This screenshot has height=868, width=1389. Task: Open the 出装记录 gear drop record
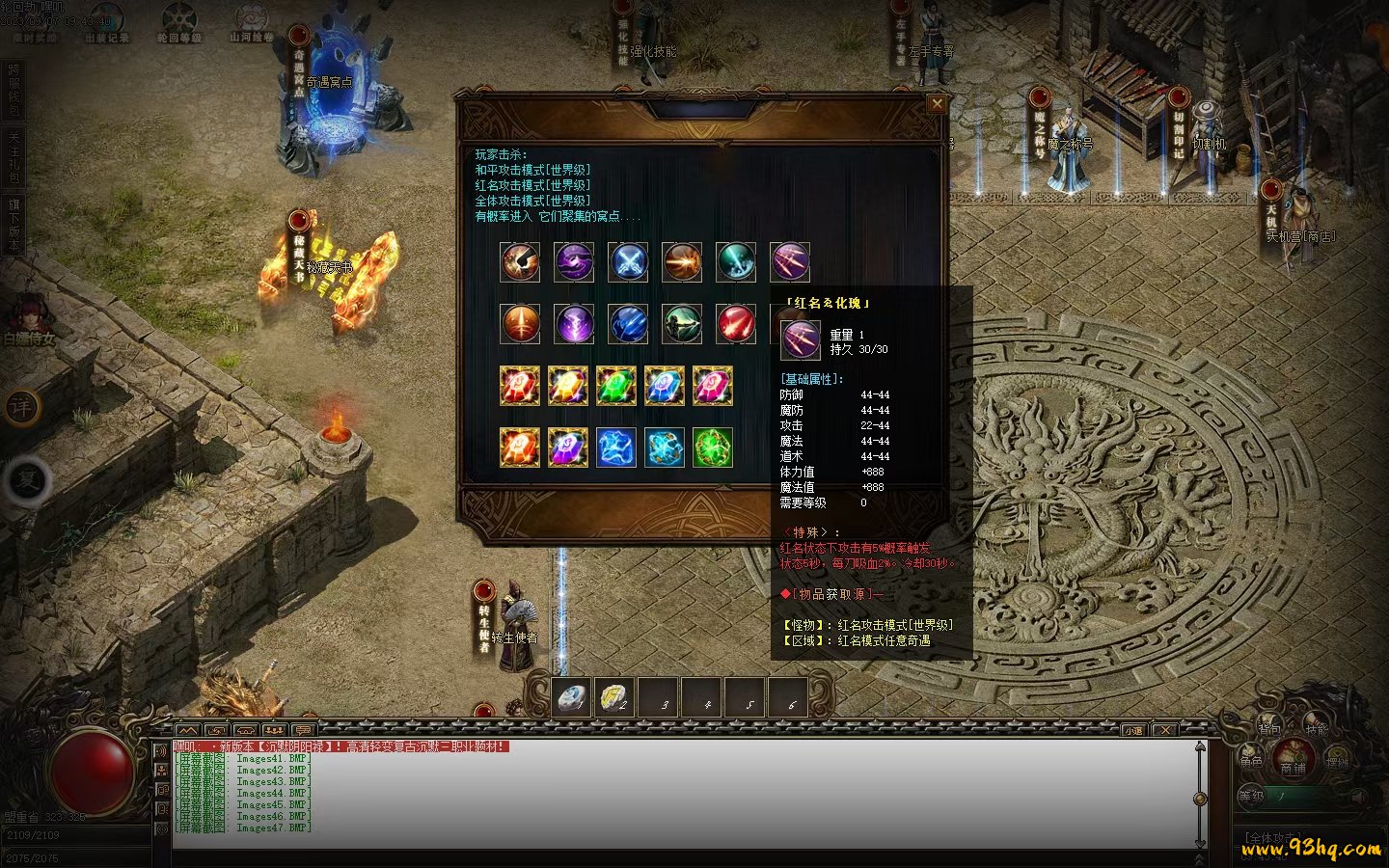106,24
